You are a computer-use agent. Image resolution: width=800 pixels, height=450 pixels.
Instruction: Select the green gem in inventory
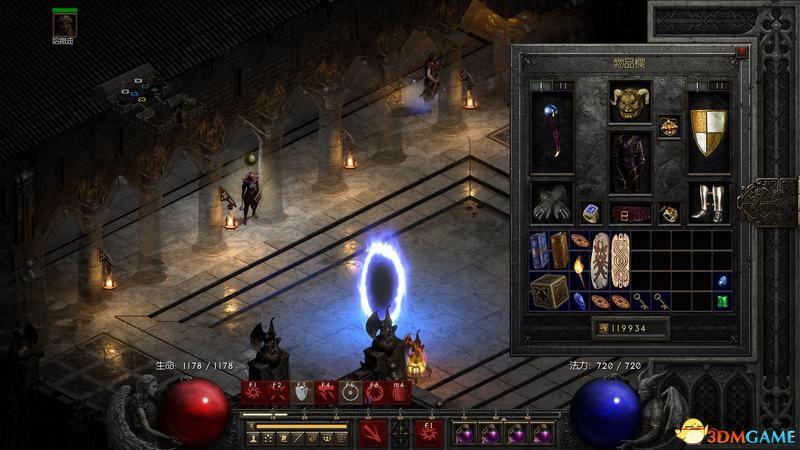[x=721, y=298]
